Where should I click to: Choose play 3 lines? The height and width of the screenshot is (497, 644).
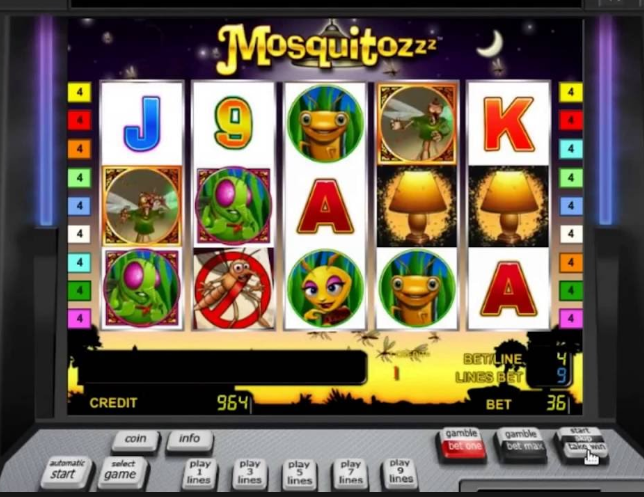(250, 473)
